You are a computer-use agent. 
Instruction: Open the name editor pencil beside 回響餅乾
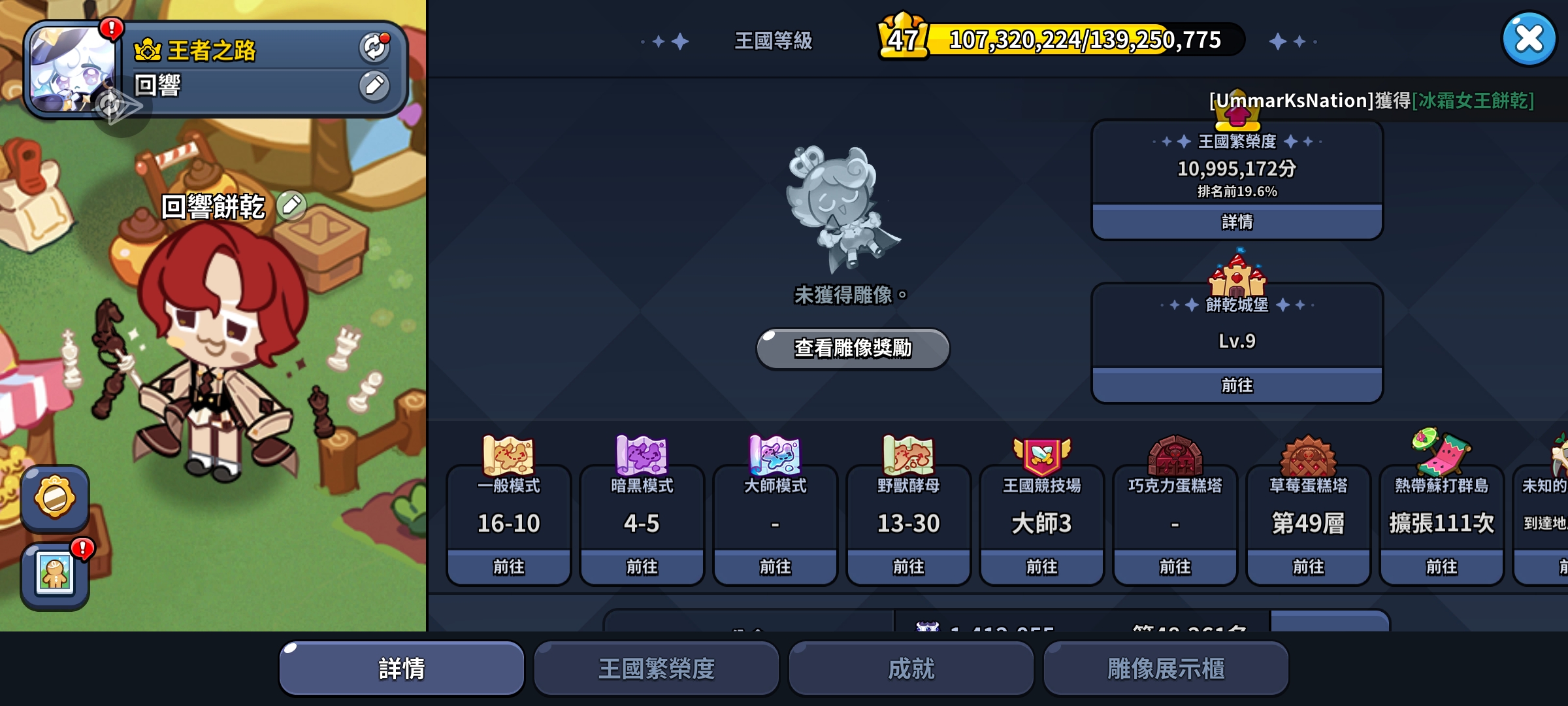(x=292, y=205)
